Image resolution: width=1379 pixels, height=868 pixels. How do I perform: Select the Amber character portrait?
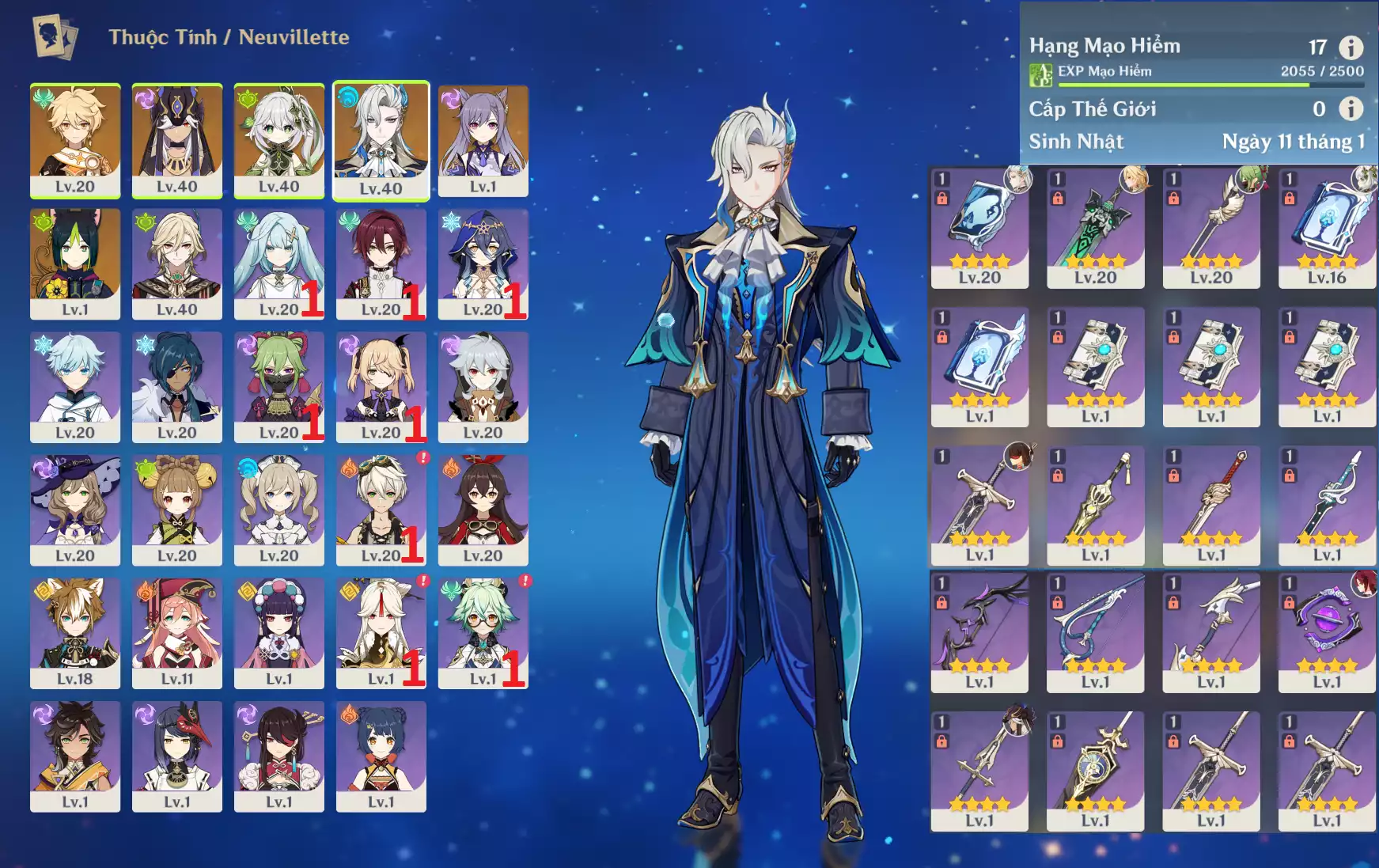(x=483, y=509)
